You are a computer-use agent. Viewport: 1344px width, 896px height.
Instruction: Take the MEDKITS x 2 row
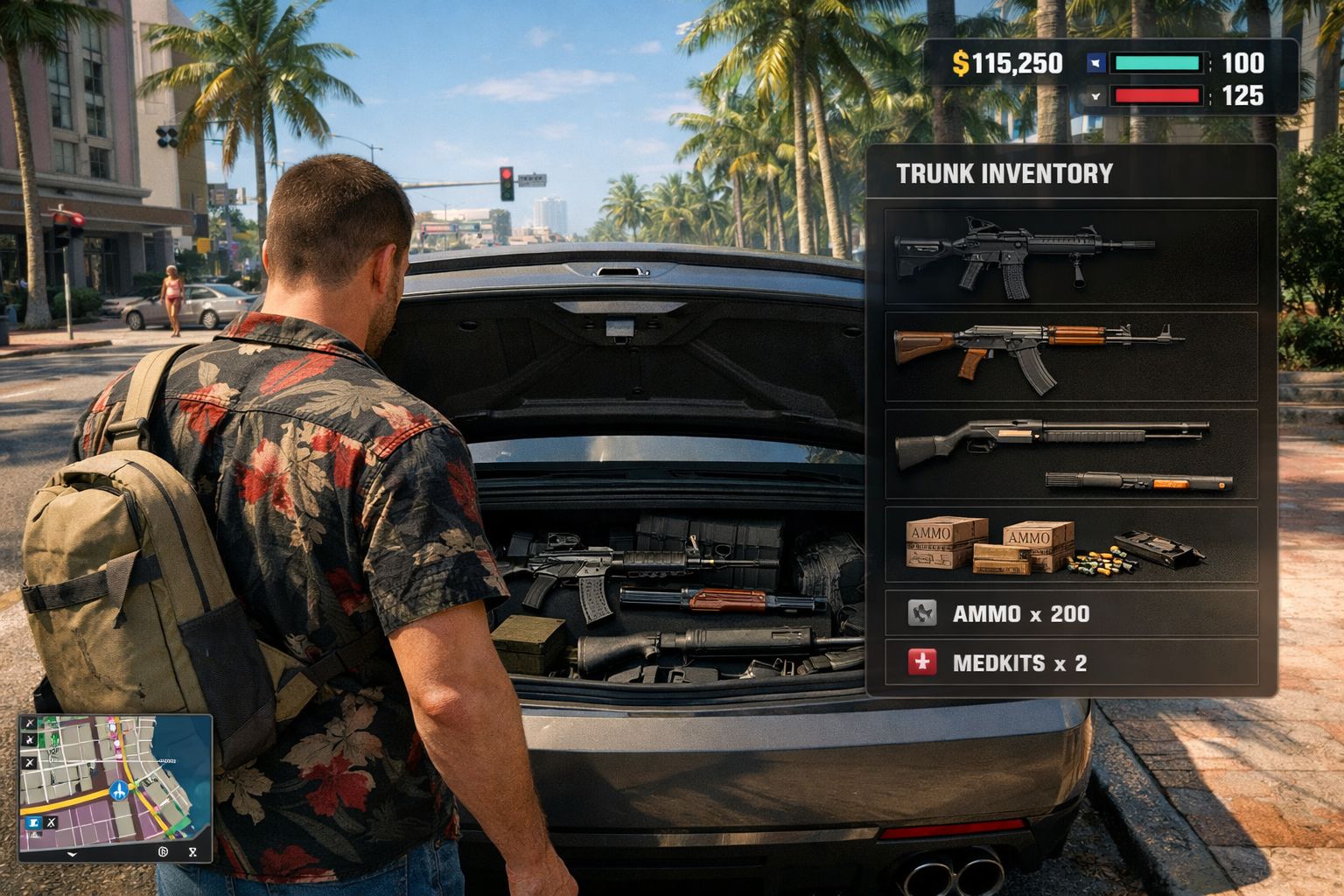[1070, 663]
